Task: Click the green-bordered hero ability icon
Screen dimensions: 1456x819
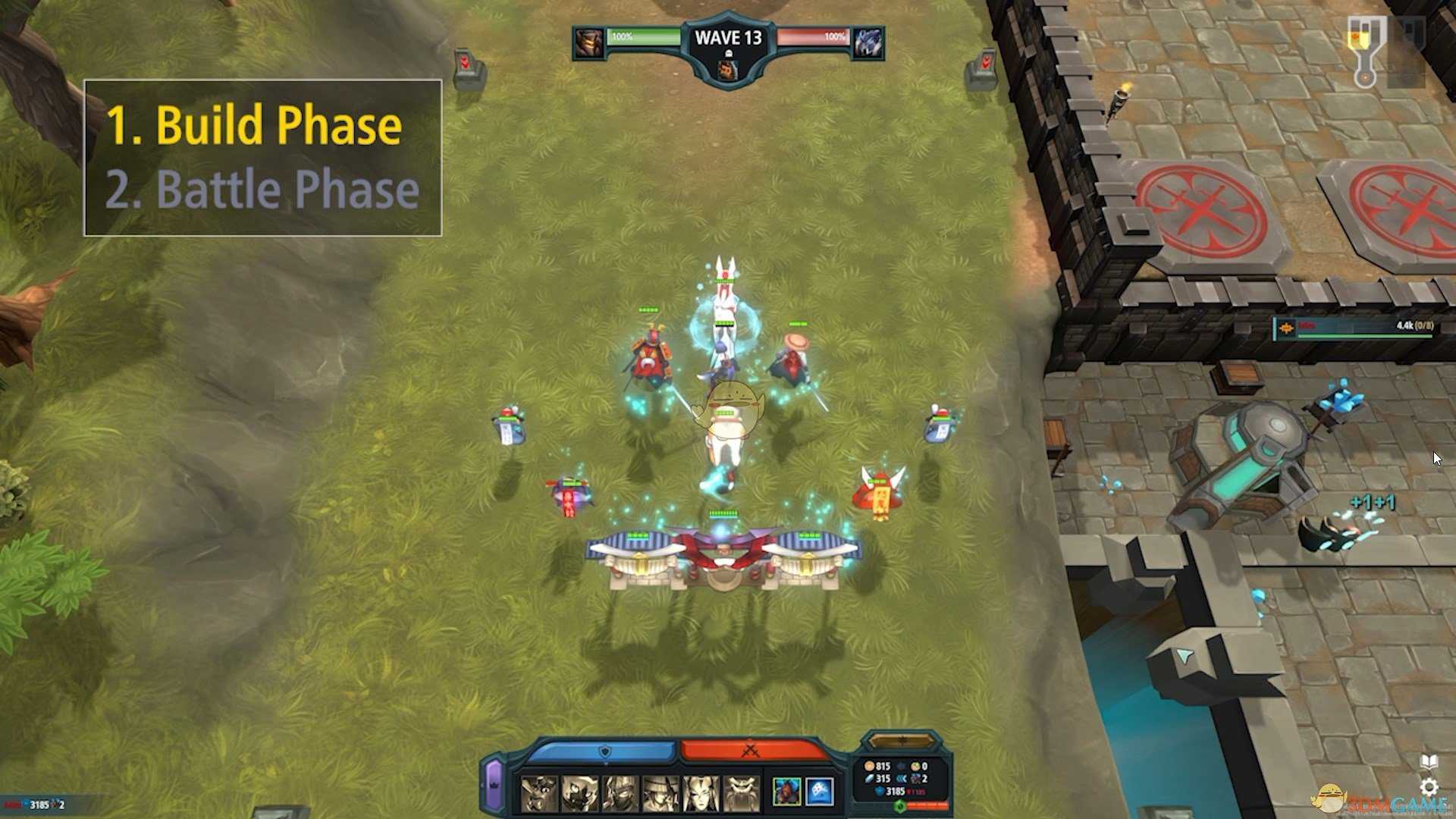Action: (786, 792)
